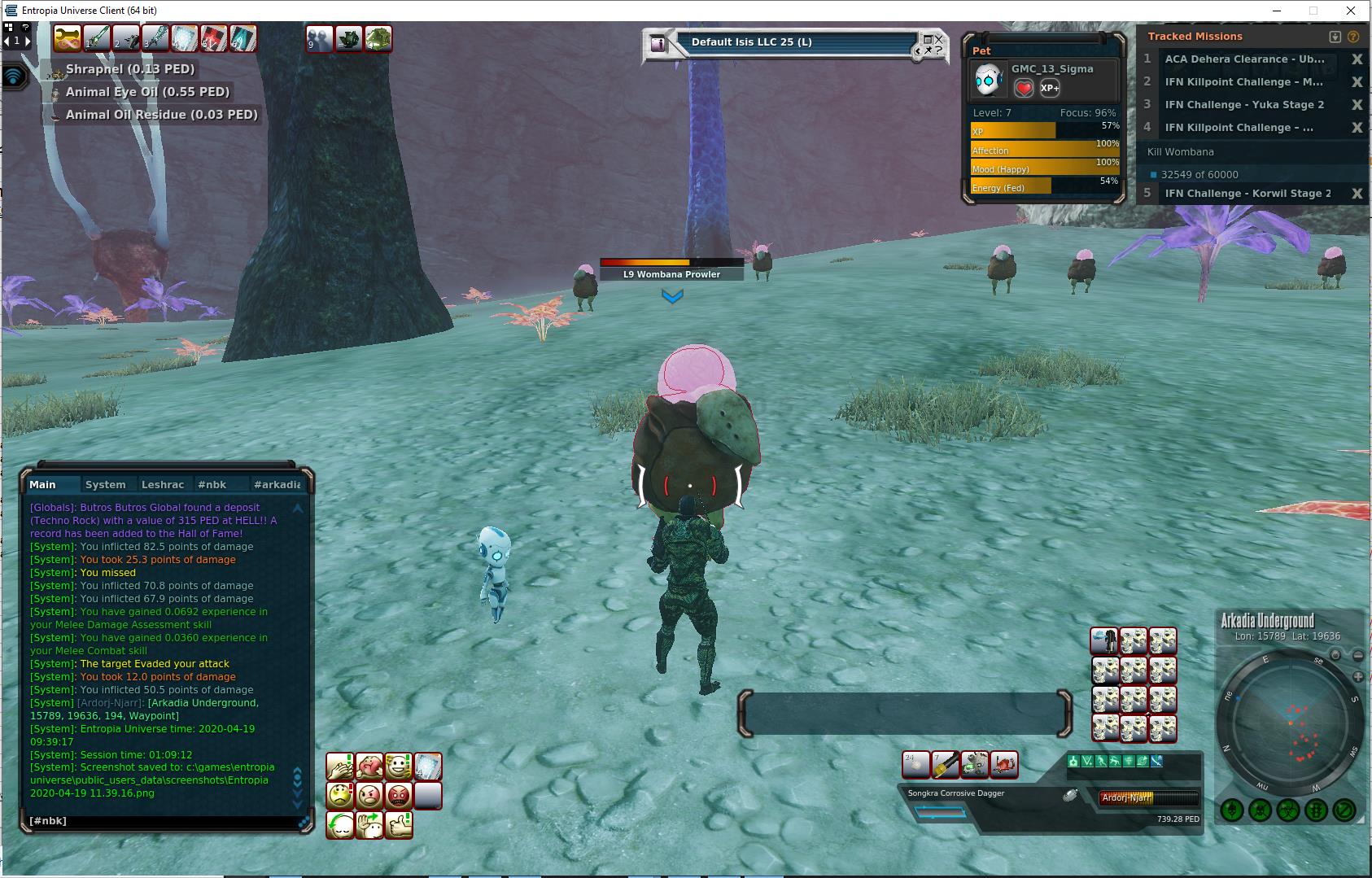
Task: Activate the angry red face emote
Action: 399,795
